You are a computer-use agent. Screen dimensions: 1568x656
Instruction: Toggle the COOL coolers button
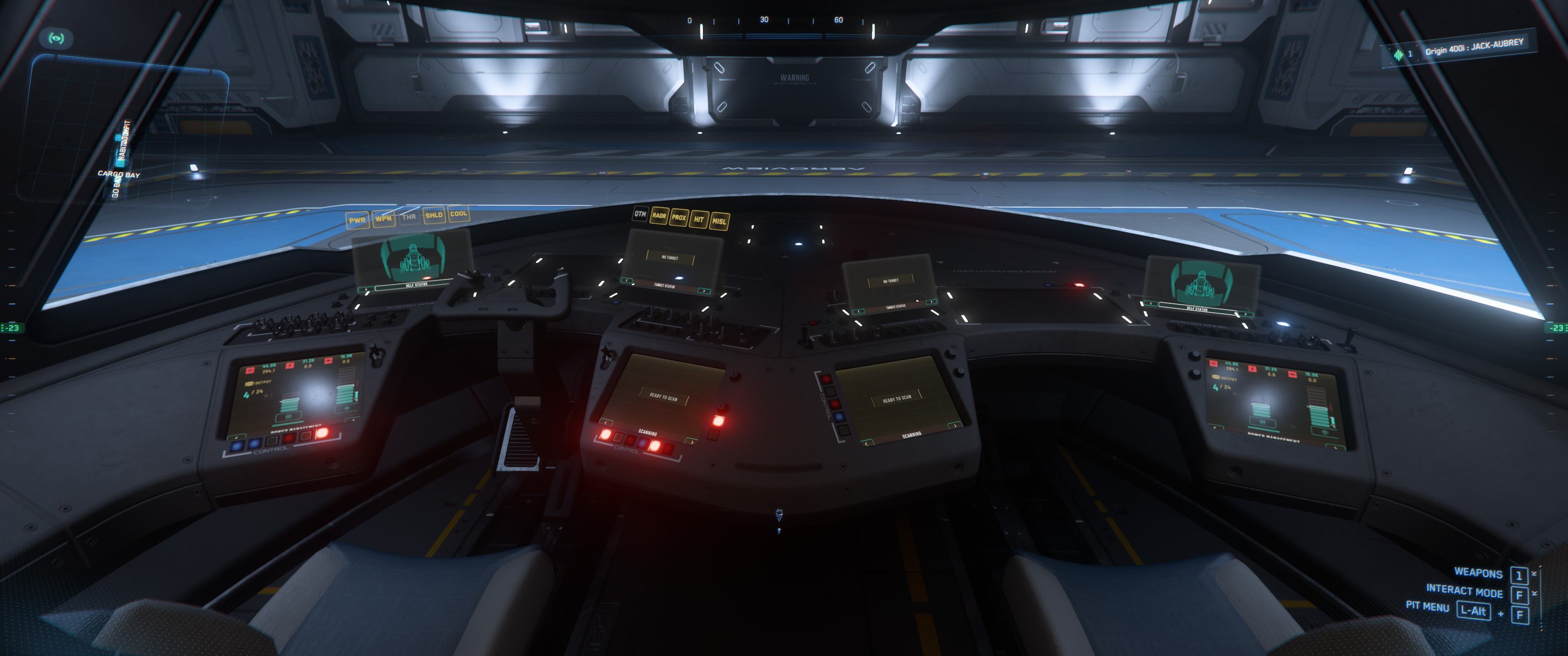pyautogui.click(x=459, y=214)
